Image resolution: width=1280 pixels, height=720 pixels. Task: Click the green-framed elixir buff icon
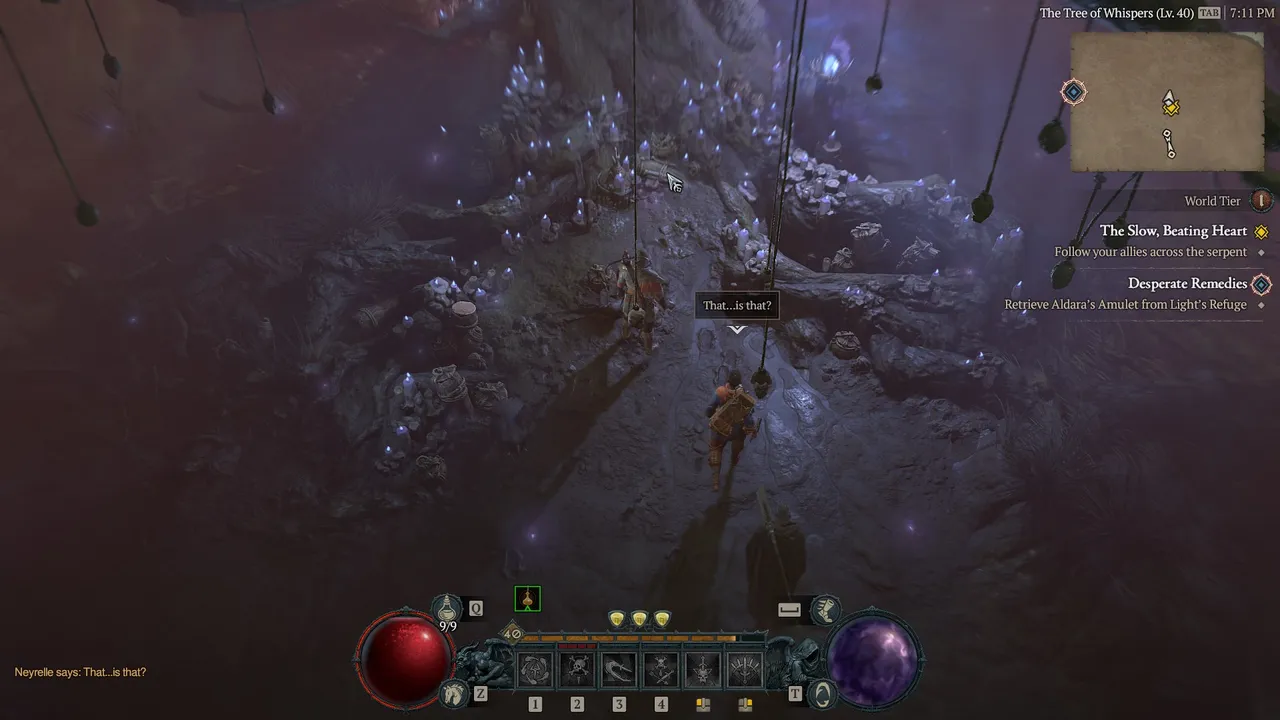pyautogui.click(x=527, y=599)
